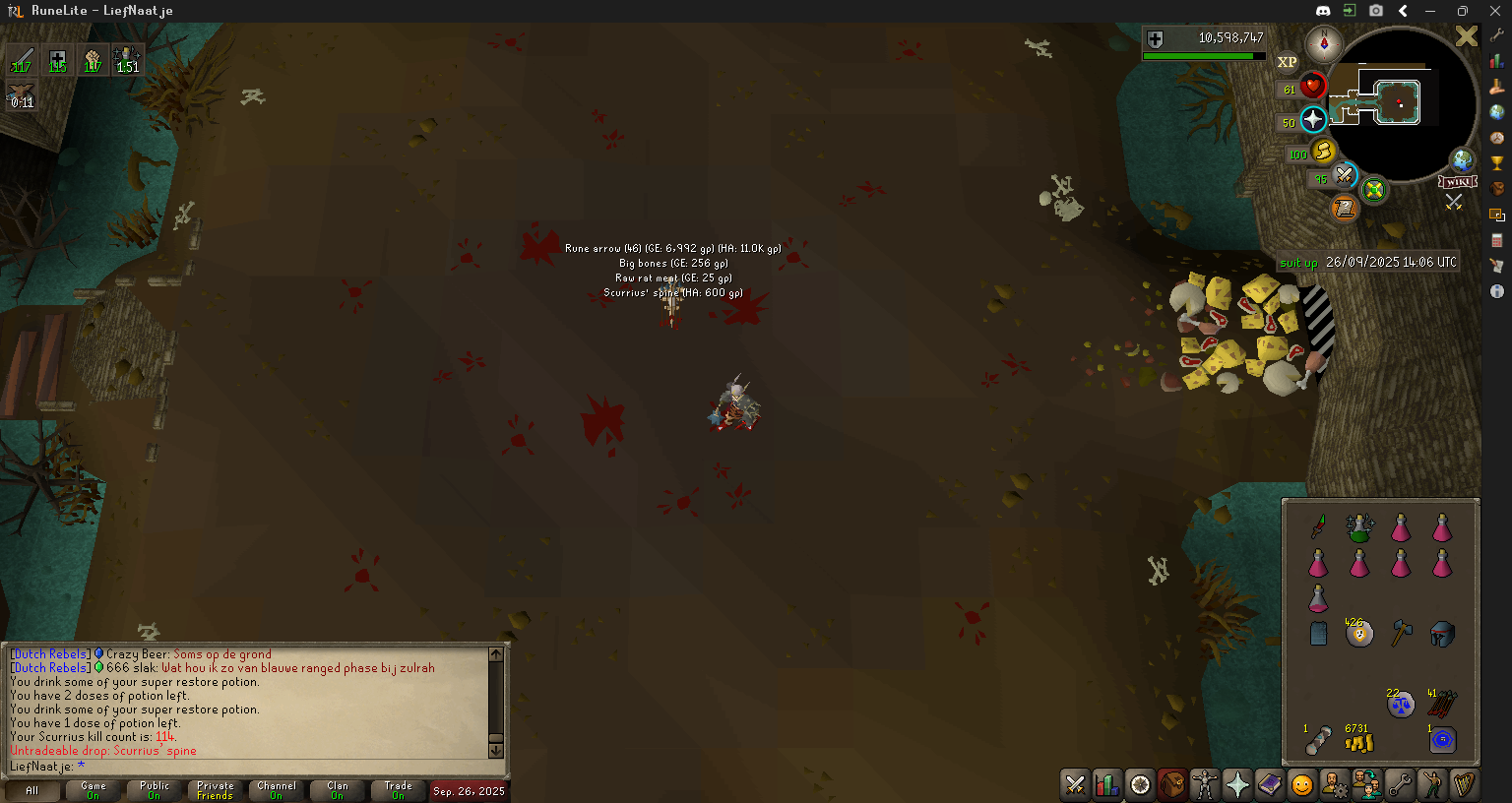The height and width of the screenshot is (803, 1512).
Task: Open the world map globe icon
Action: coord(1463,159)
